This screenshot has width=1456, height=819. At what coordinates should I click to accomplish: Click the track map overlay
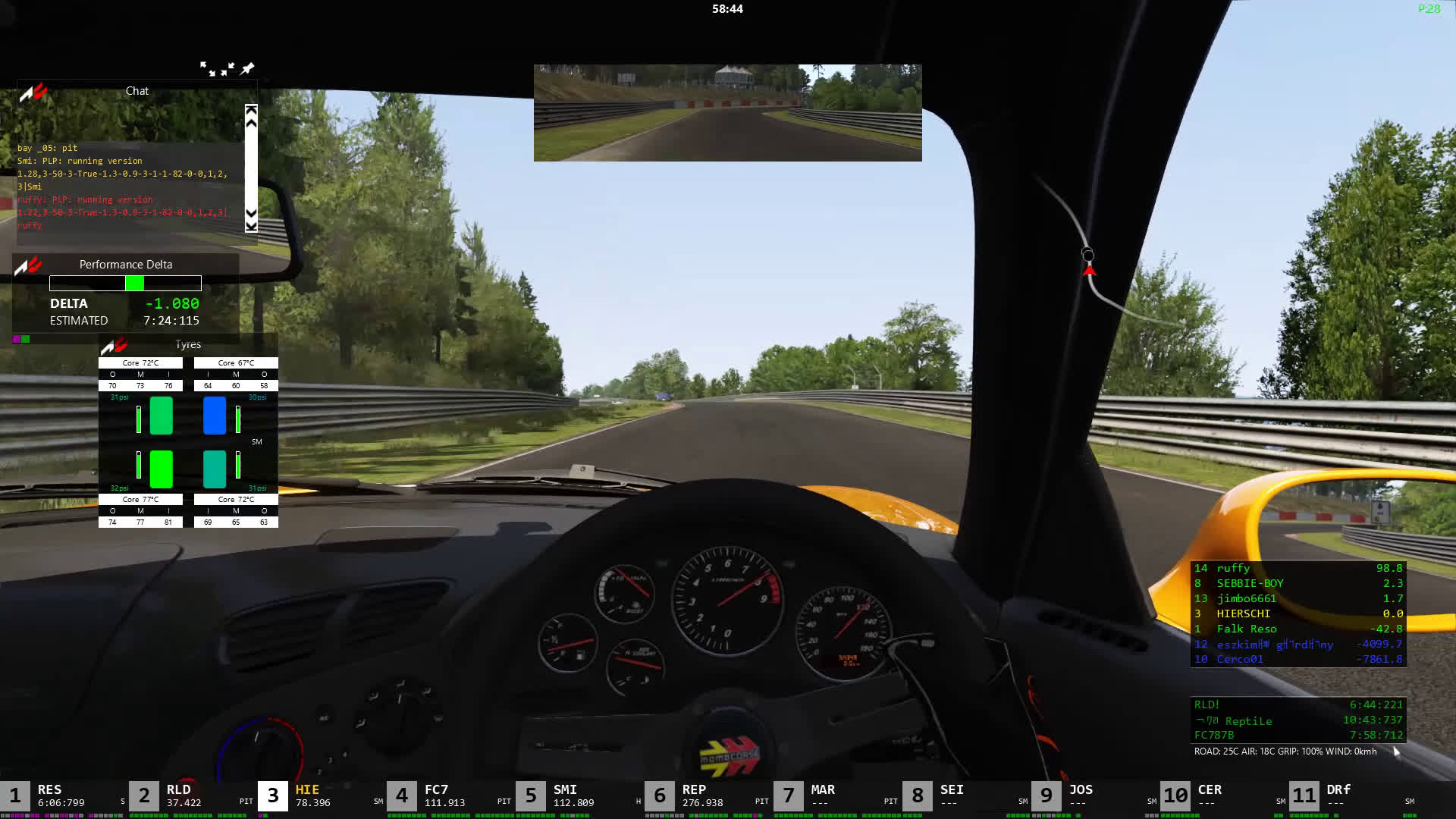1089,258
